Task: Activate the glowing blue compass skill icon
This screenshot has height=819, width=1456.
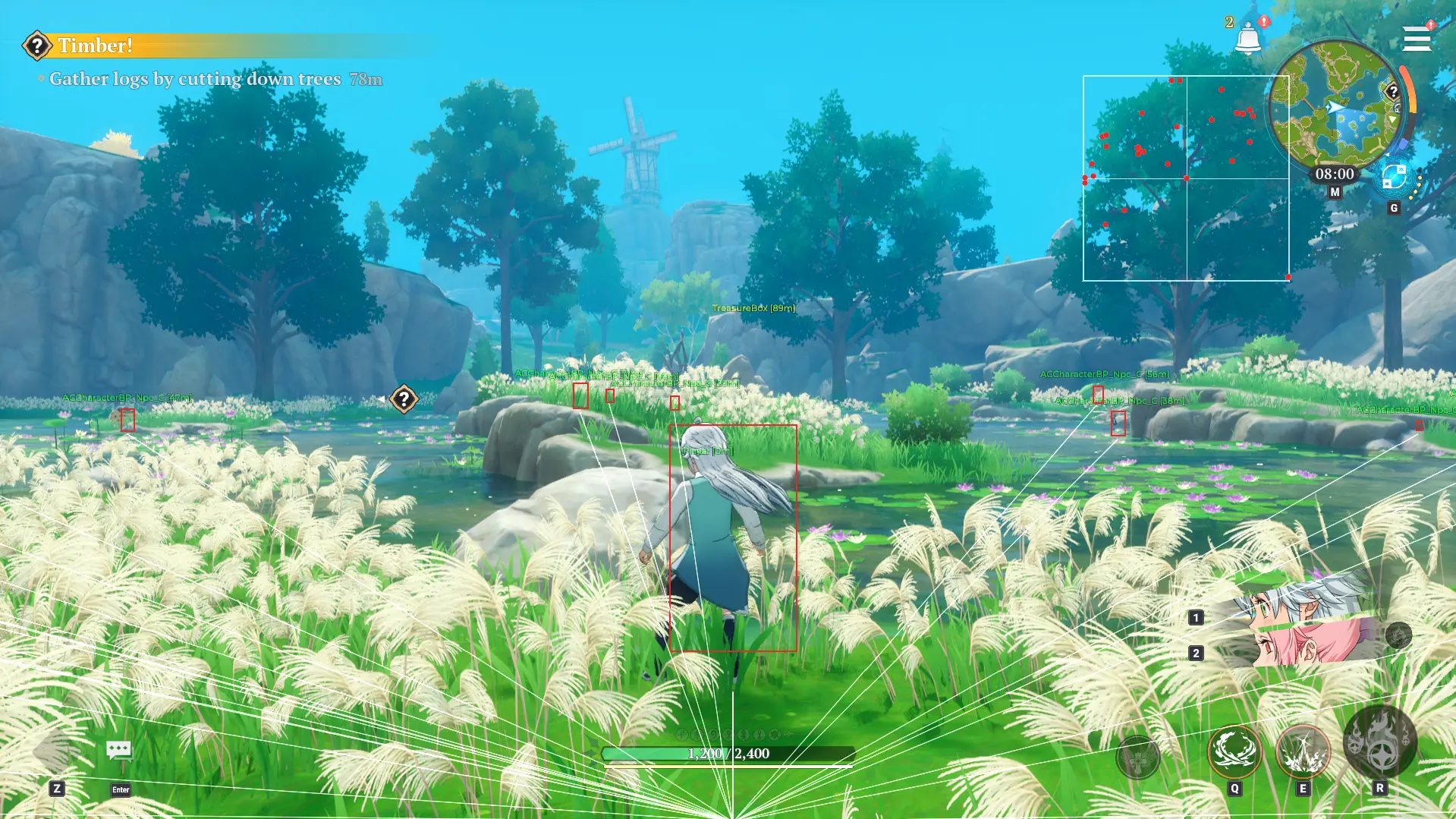Action: [x=1394, y=178]
